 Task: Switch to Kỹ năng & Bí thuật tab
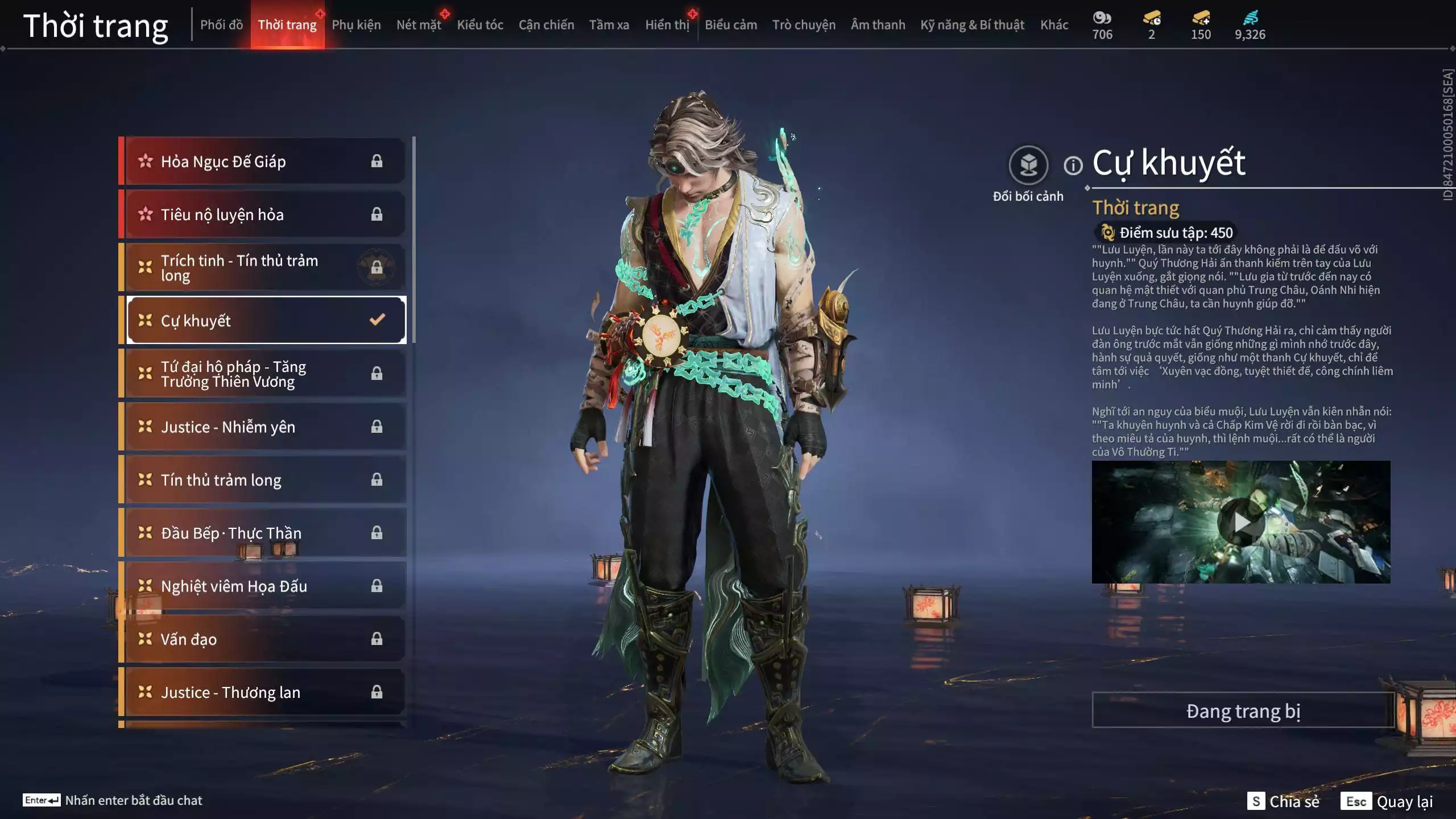tap(972, 25)
